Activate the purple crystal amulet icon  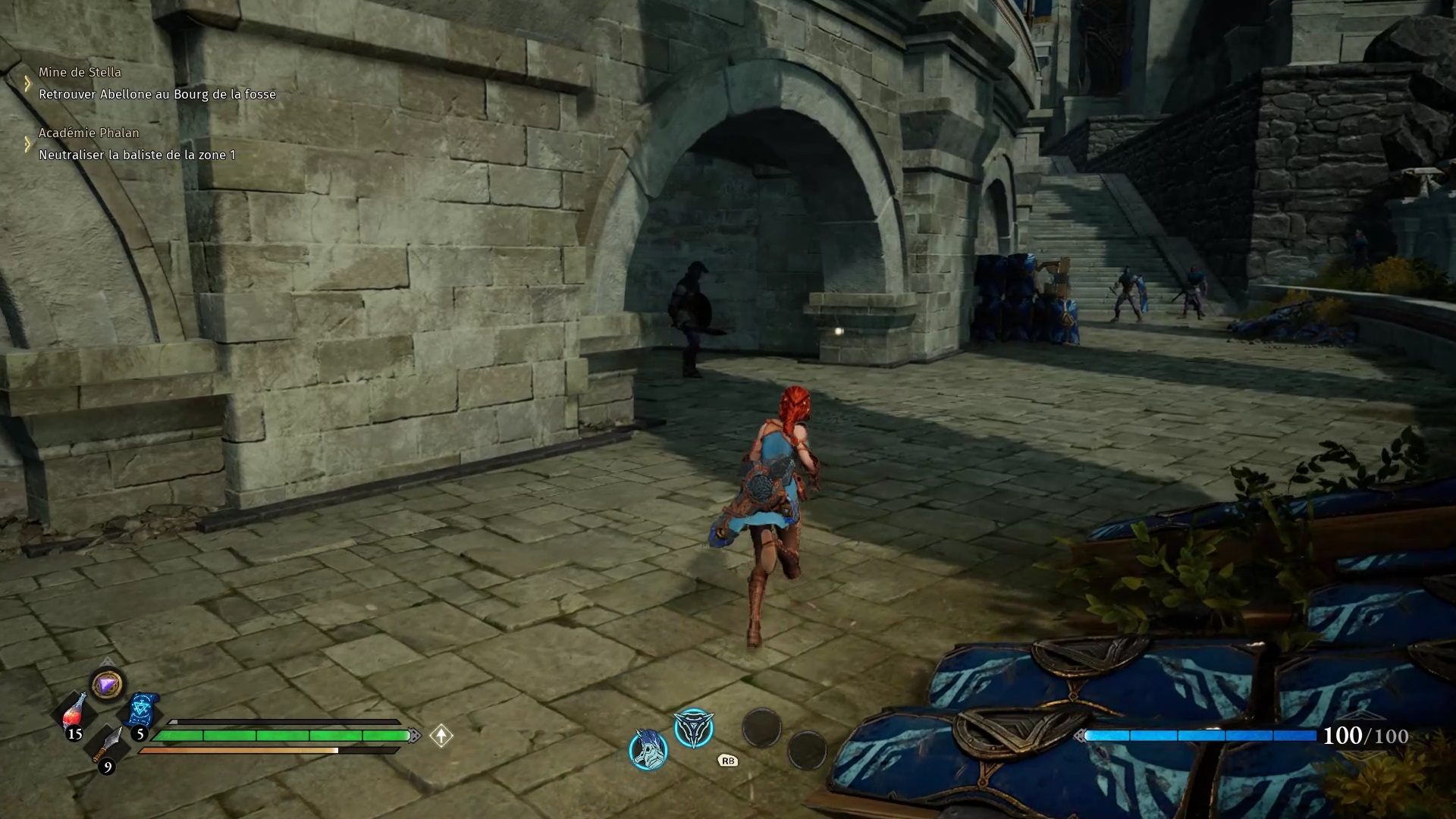point(107,686)
